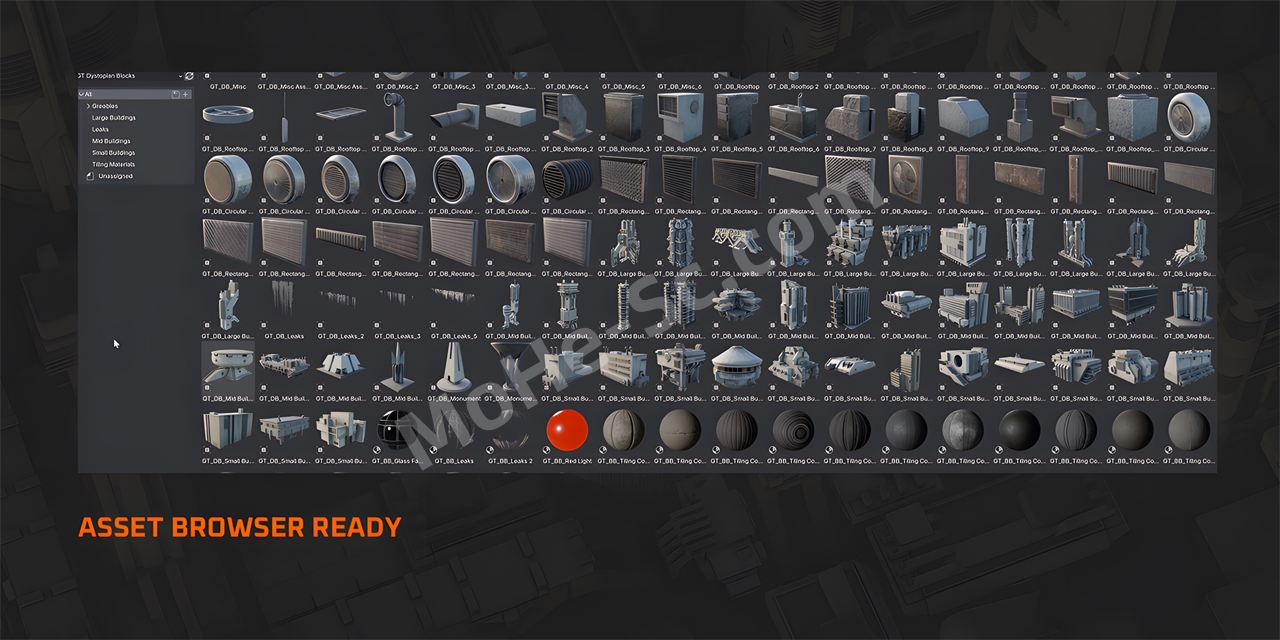Viewport: 1280px width, 640px height.
Task: Open the Leaks catalog
Action: [101, 129]
